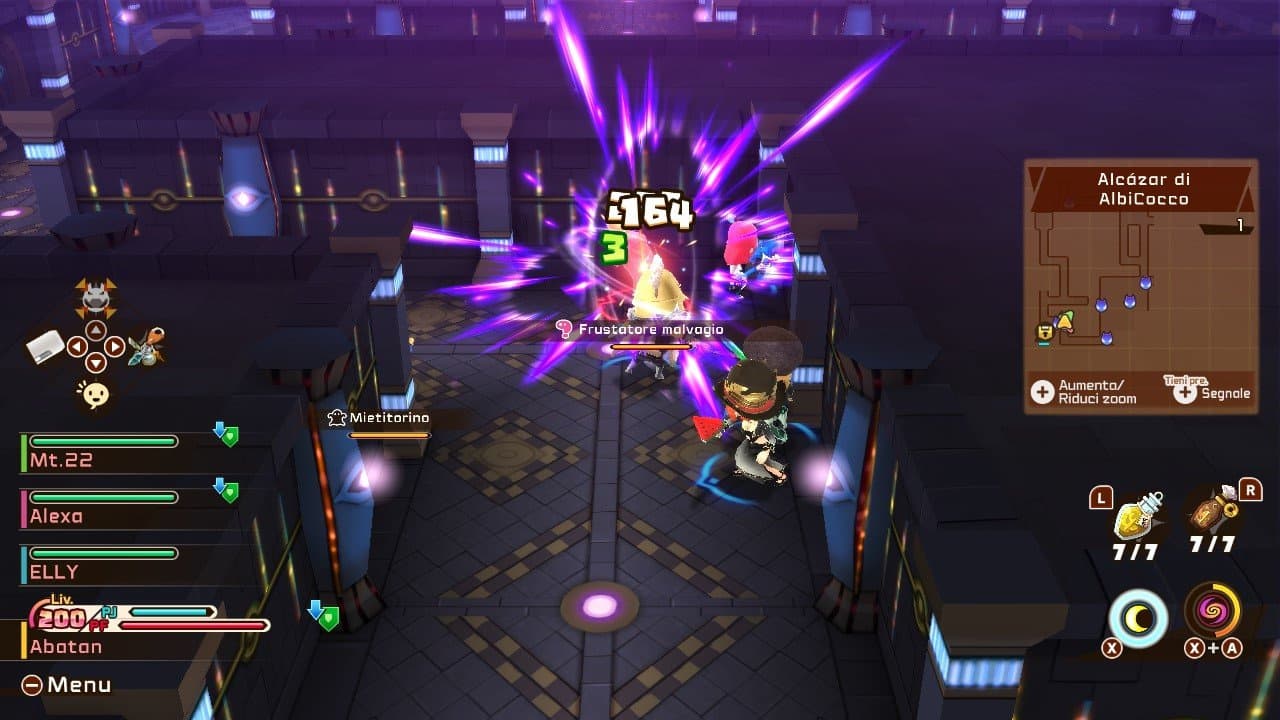1280x720 pixels.
Task: Open the smiley speech-bubble emote icon
Action: [95, 395]
